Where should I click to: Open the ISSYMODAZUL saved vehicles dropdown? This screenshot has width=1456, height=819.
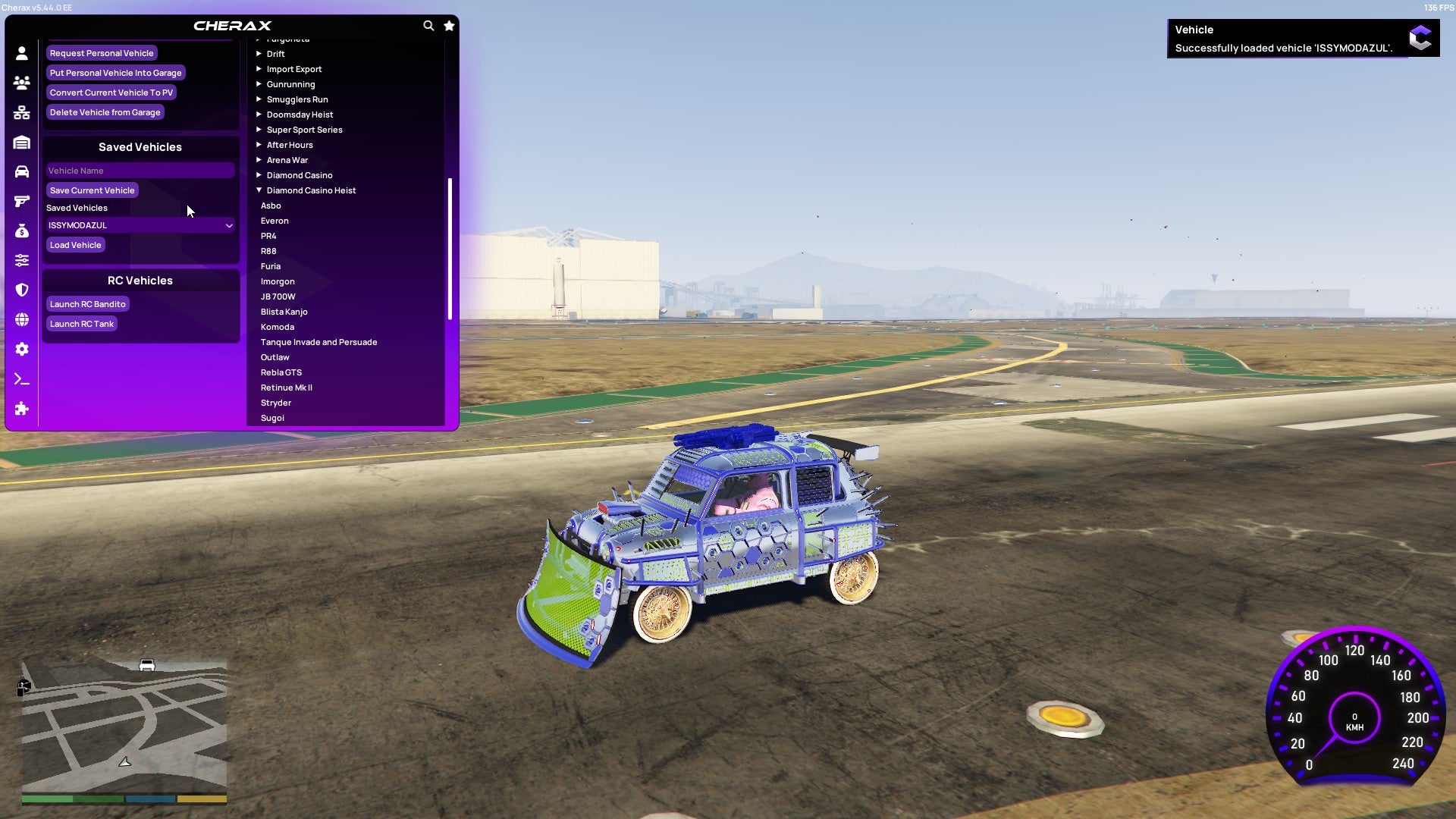point(140,225)
